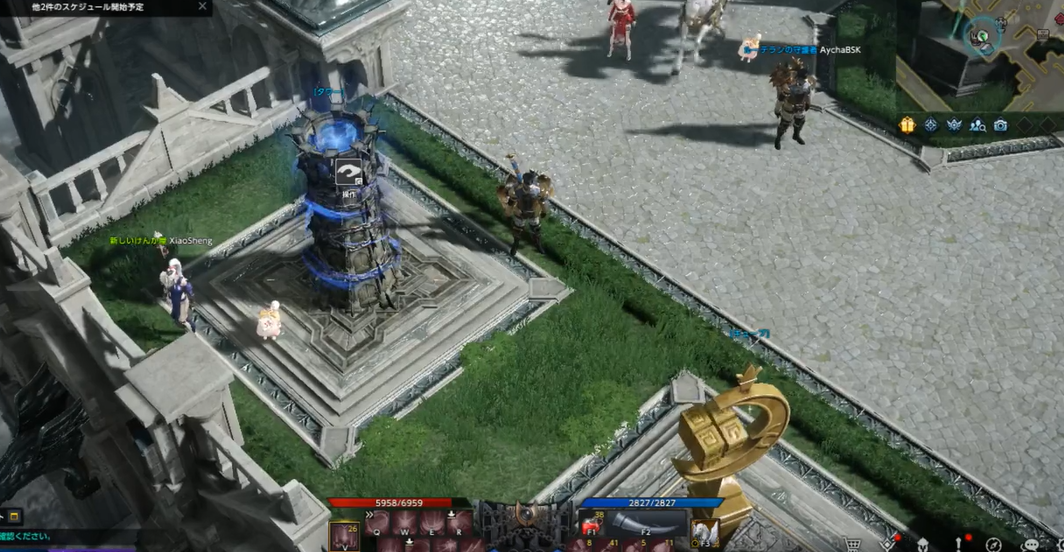Open the winged crest icon under minimap
1064x552 pixels.
954,125
